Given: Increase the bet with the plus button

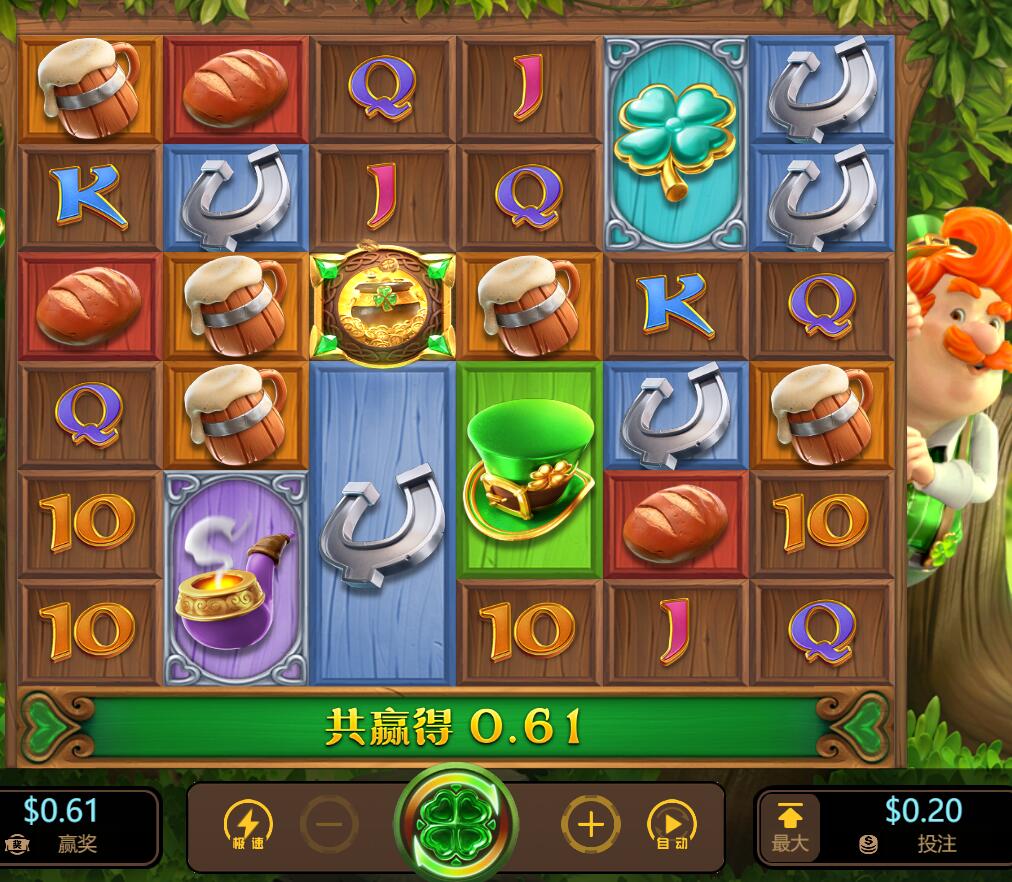Looking at the screenshot, I should (x=591, y=825).
